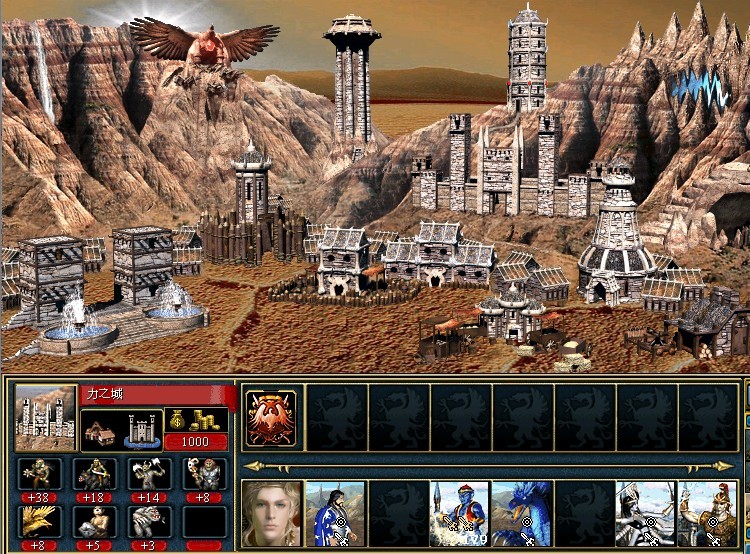
Task: Recruit the wolf rider showing +18
Action: click(x=94, y=474)
